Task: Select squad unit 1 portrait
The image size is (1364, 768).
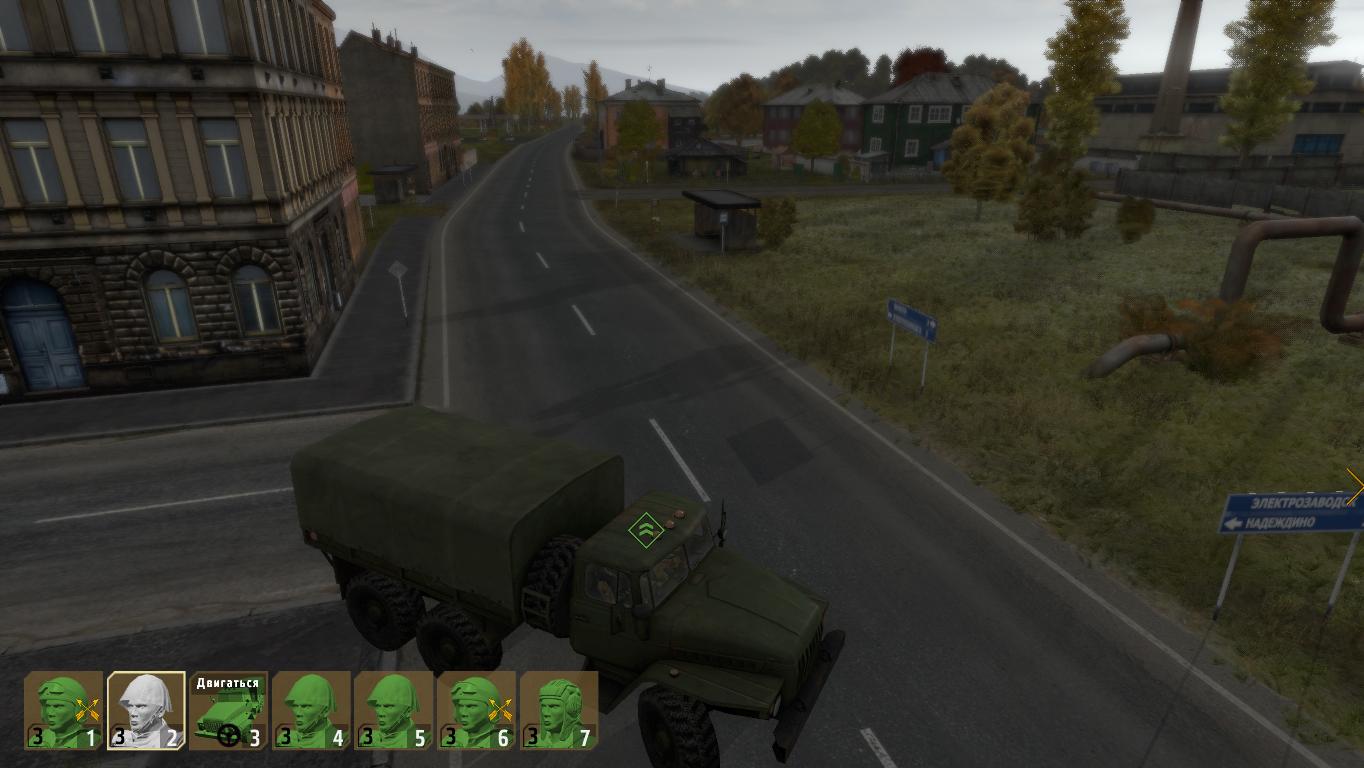Action: click(x=64, y=710)
